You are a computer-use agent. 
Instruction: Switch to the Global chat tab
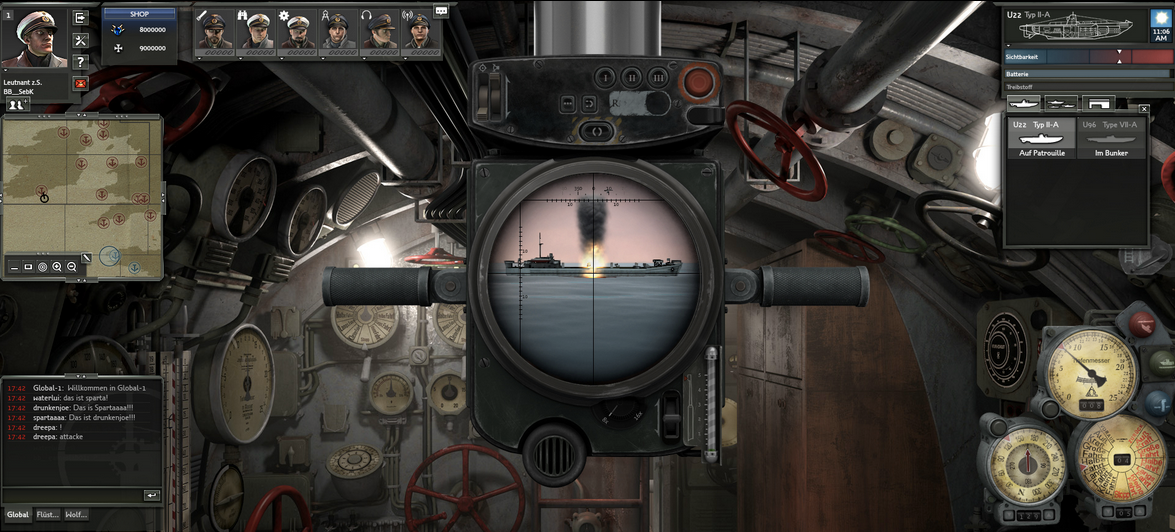click(18, 515)
